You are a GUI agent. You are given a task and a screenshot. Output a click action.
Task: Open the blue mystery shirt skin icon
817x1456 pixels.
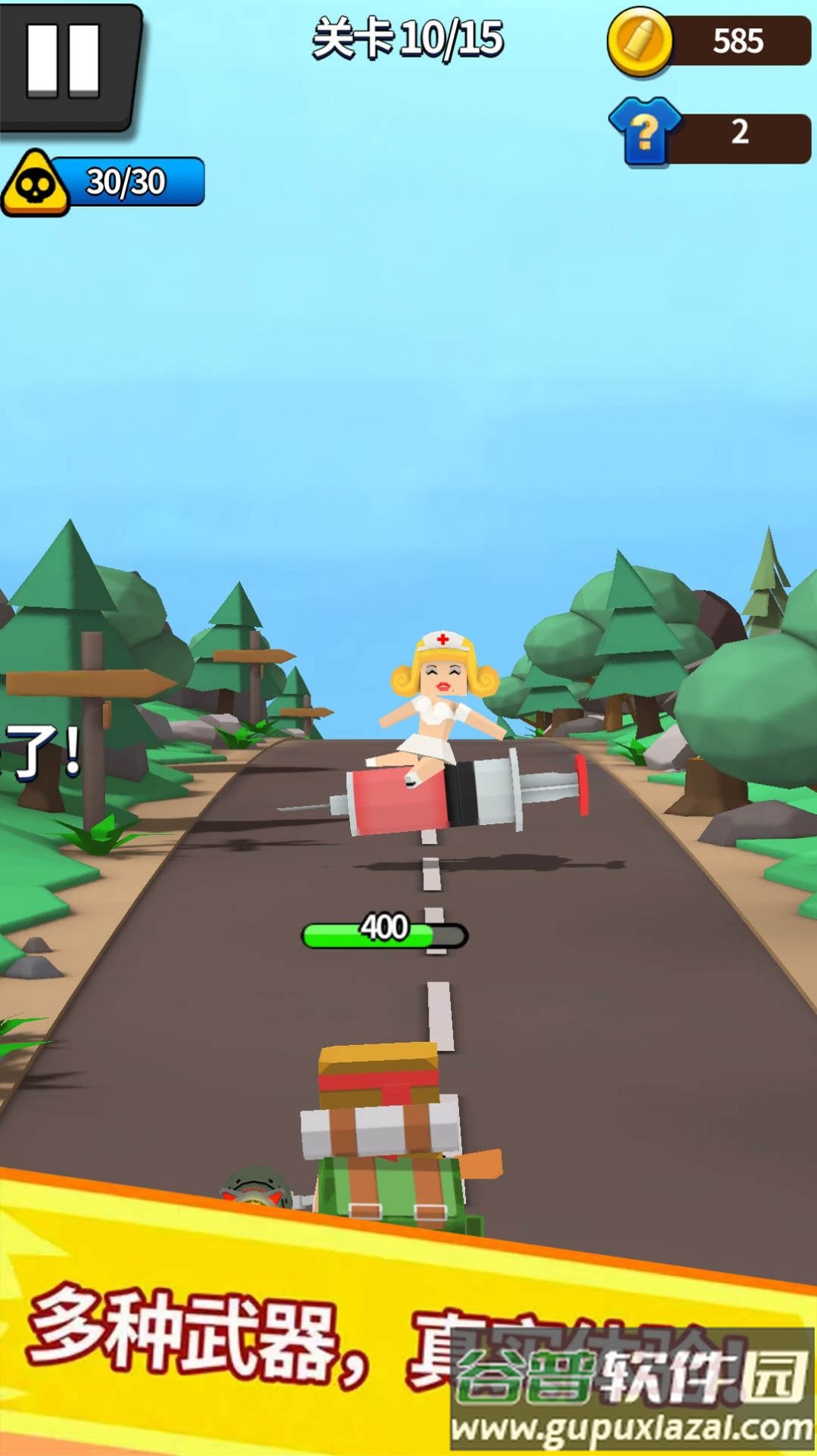pos(645,132)
